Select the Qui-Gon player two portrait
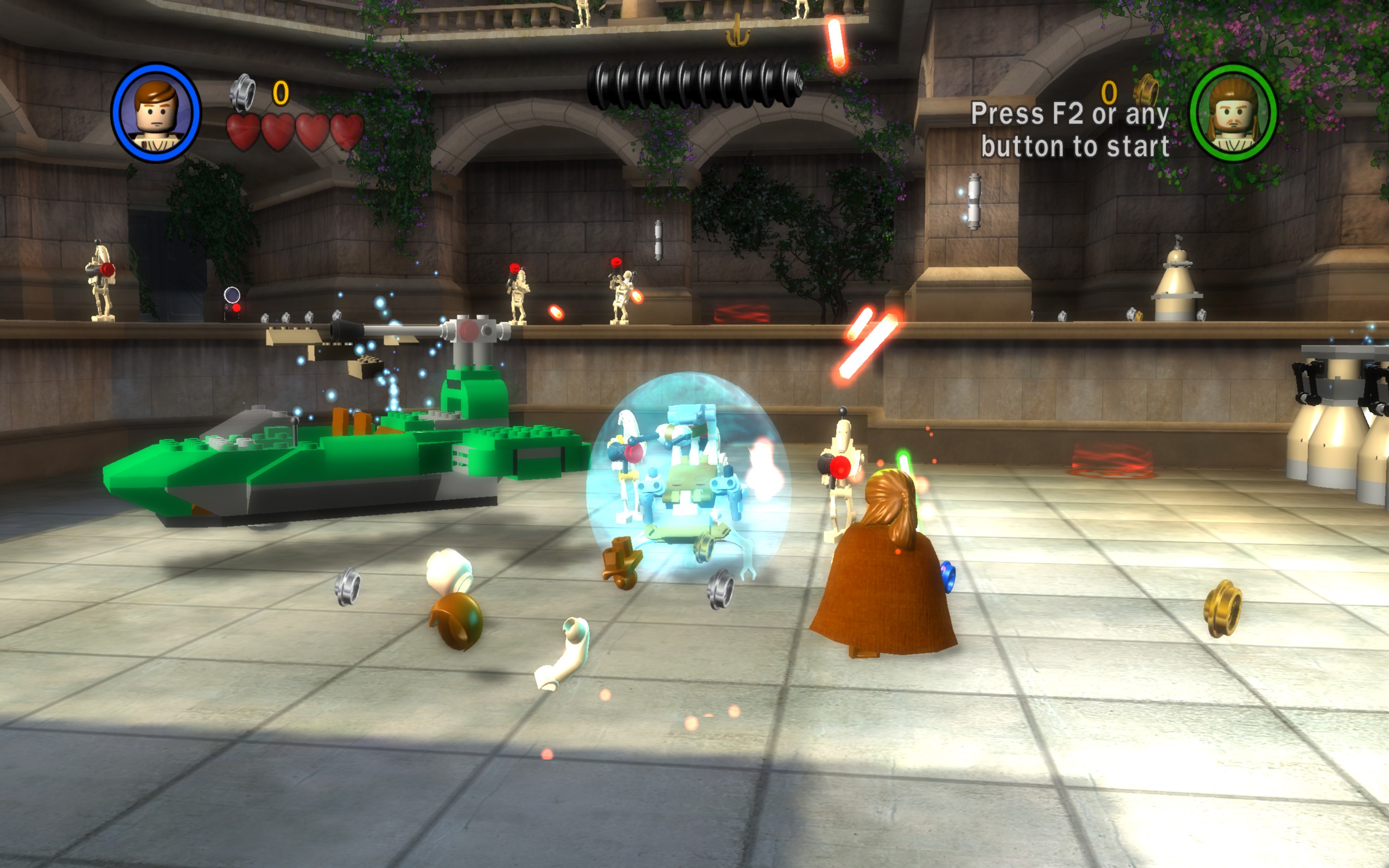Image resolution: width=1389 pixels, height=868 pixels. click(x=1233, y=112)
